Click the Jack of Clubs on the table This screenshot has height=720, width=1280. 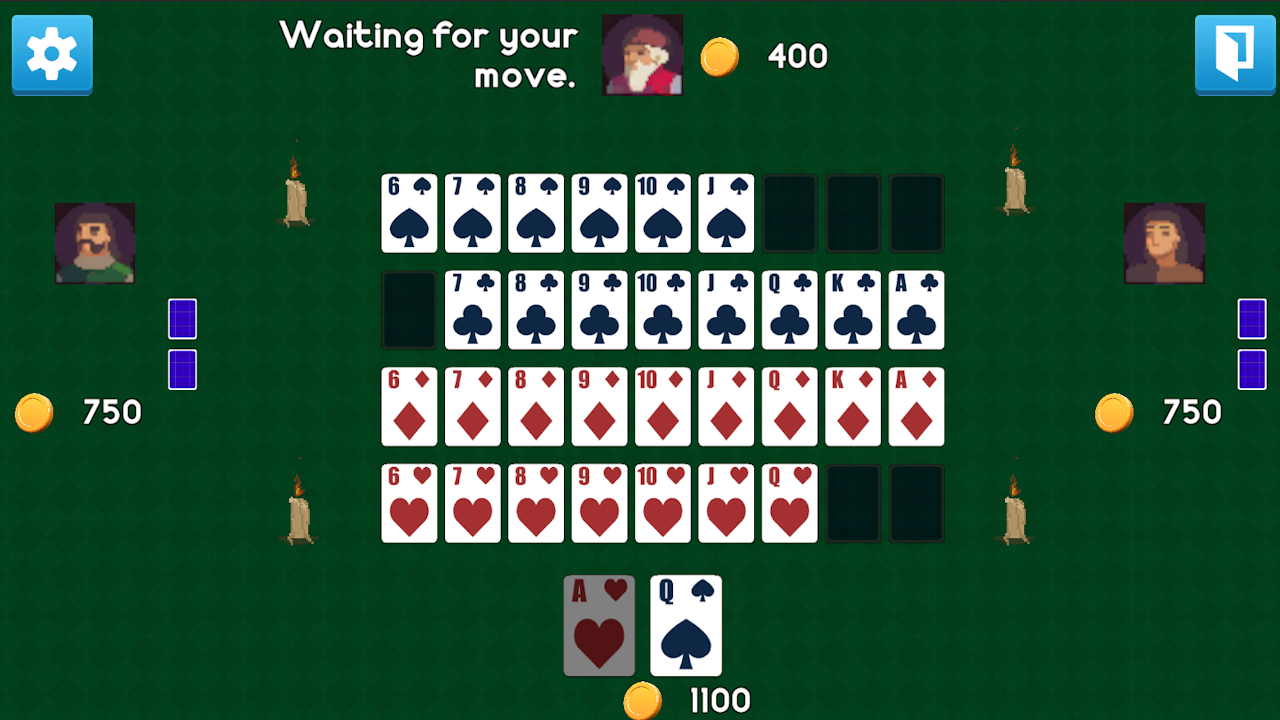pyautogui.click(x=726, y=310)
